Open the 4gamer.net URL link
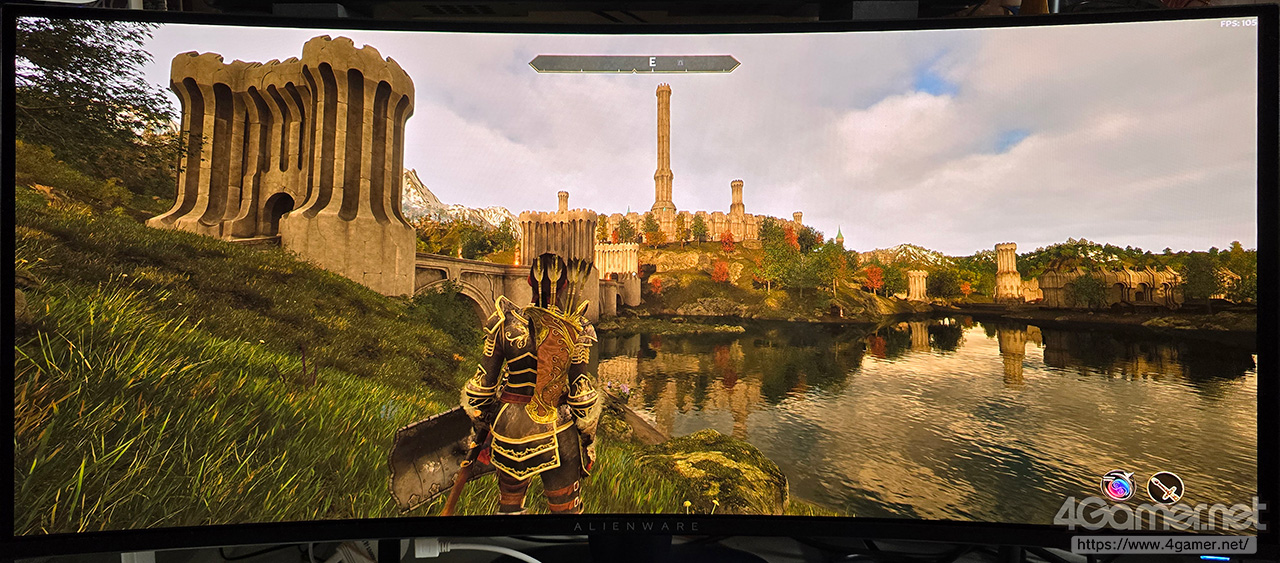Viewport: 1280px width, 563px height. (1163, 545)
